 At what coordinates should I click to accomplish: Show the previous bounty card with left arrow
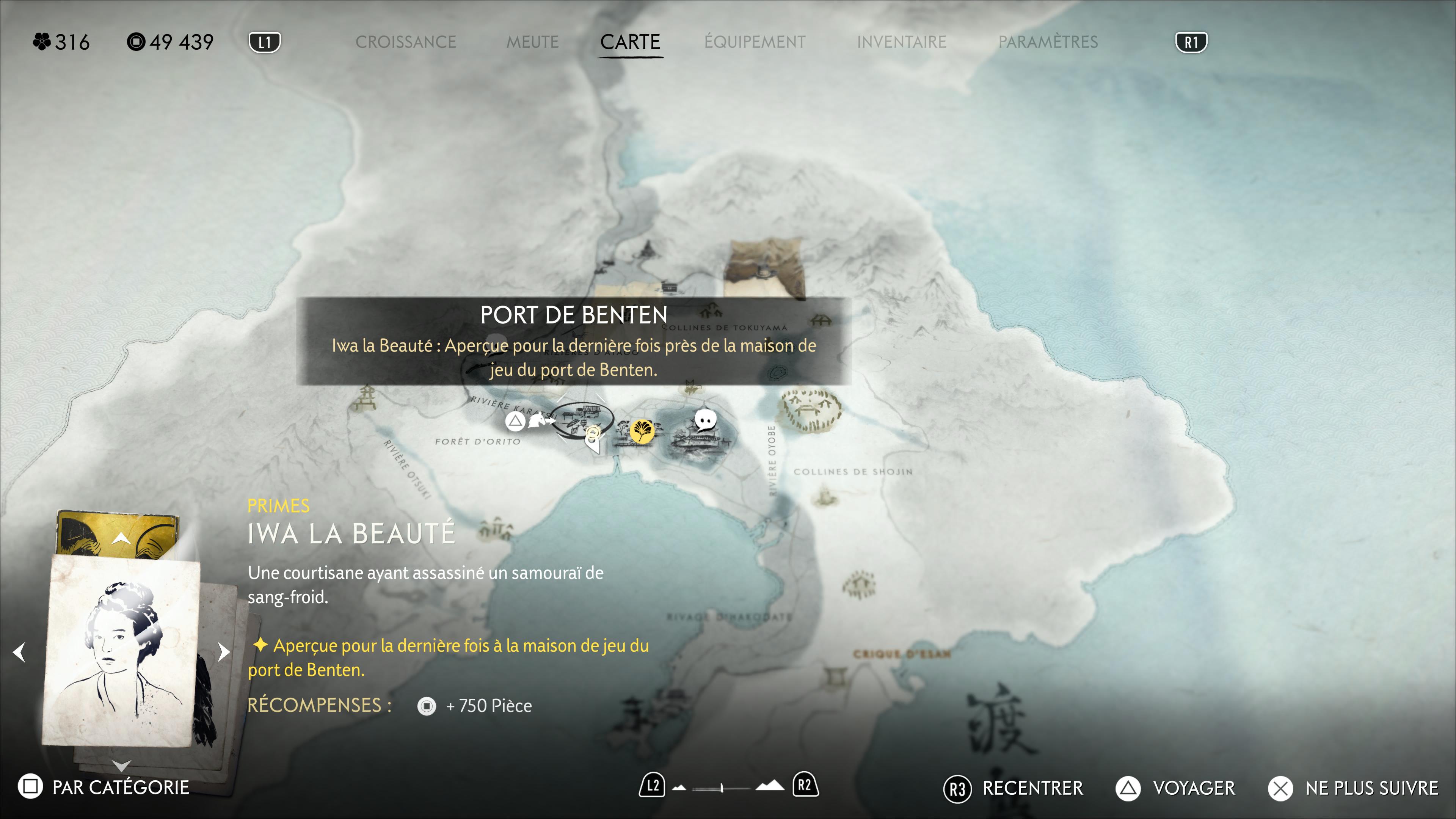(x=19, y=652)
